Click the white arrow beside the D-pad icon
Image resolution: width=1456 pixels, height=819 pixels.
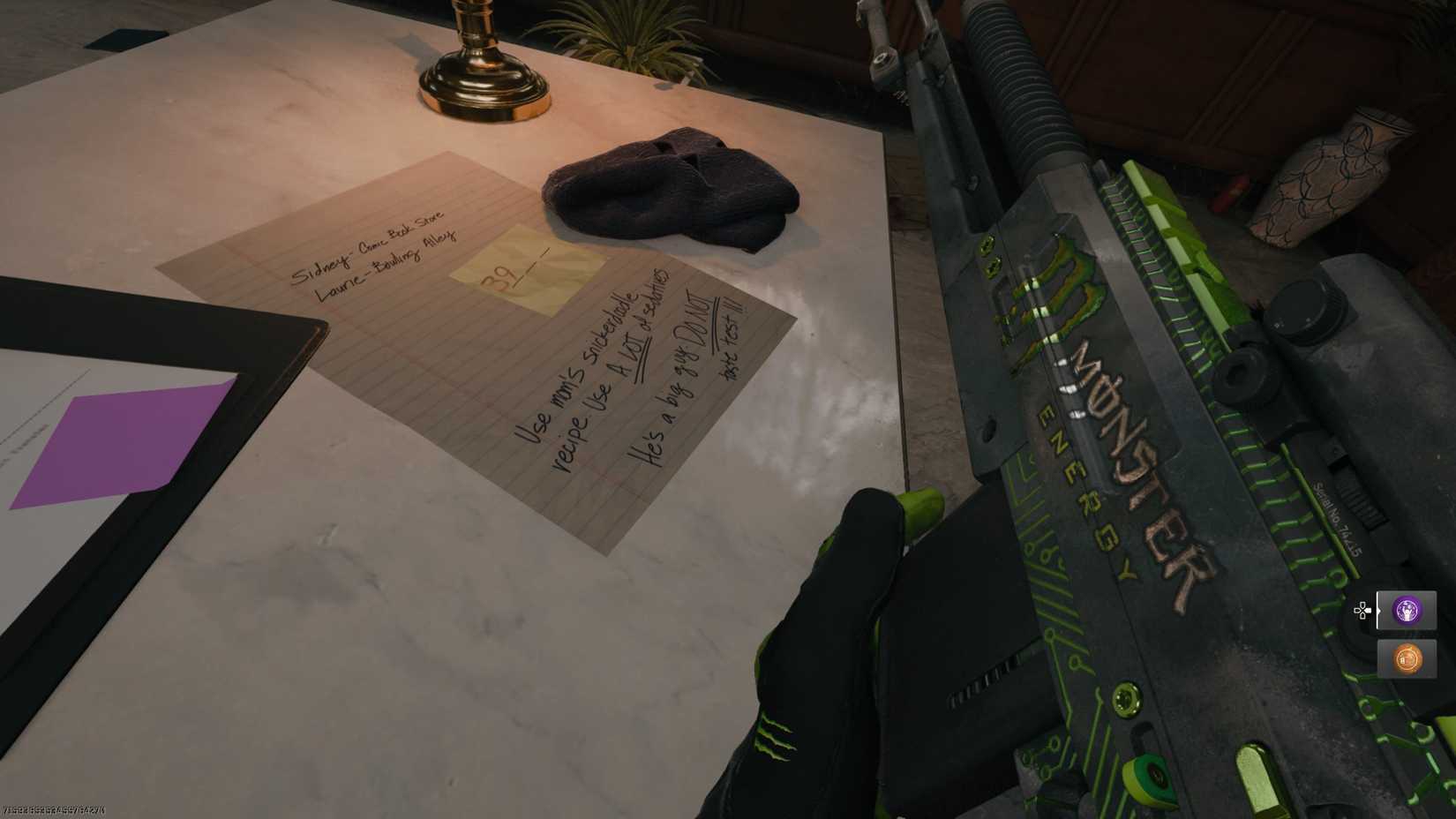[x=1378, y=610]
